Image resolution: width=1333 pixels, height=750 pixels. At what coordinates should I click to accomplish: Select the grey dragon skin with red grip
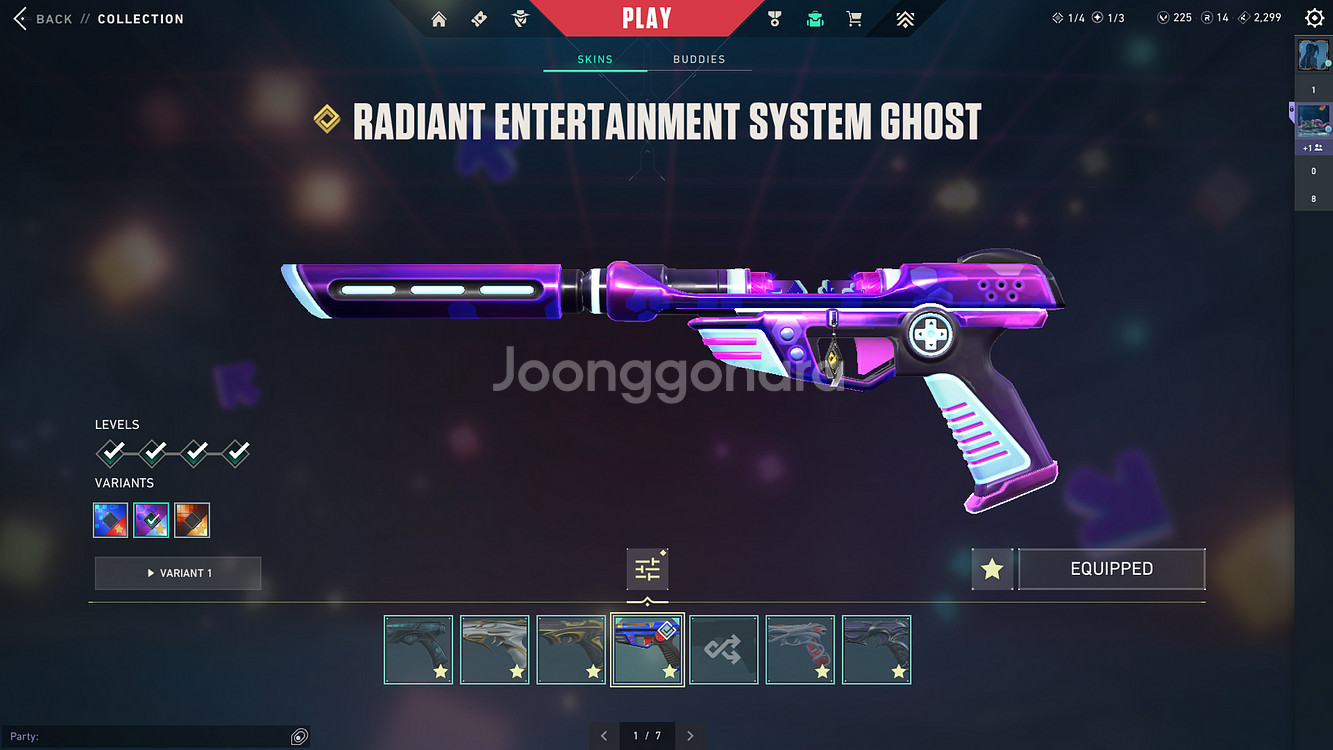tap(800, 650)
